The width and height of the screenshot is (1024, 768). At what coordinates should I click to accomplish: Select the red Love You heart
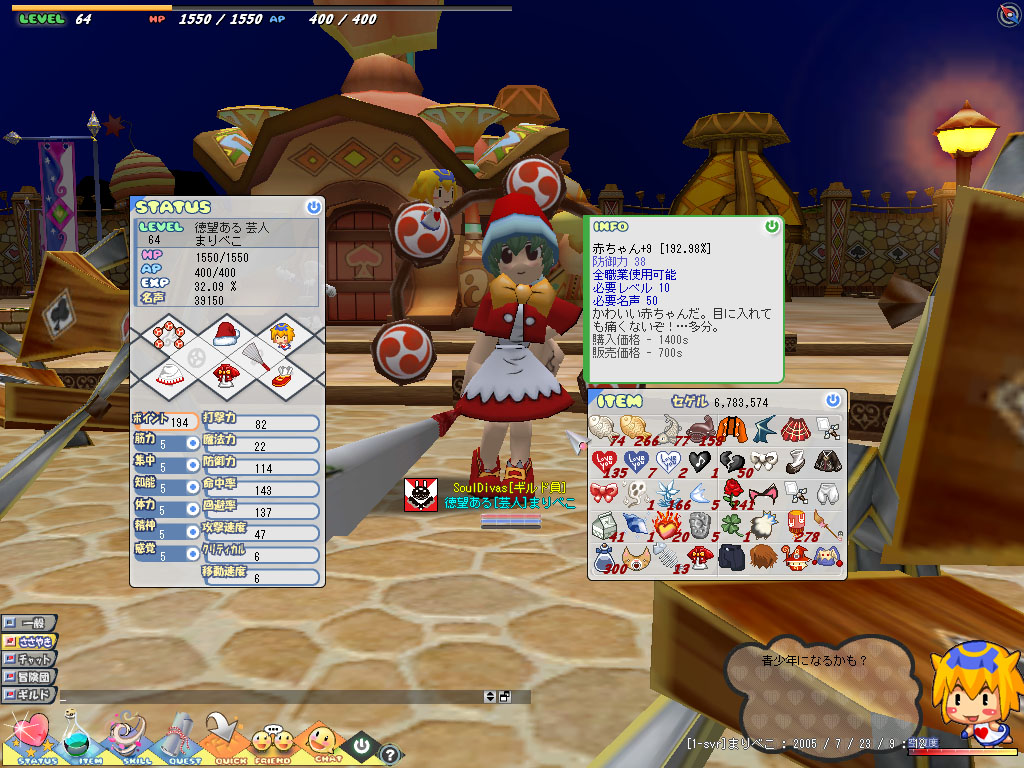coord(603,461)
